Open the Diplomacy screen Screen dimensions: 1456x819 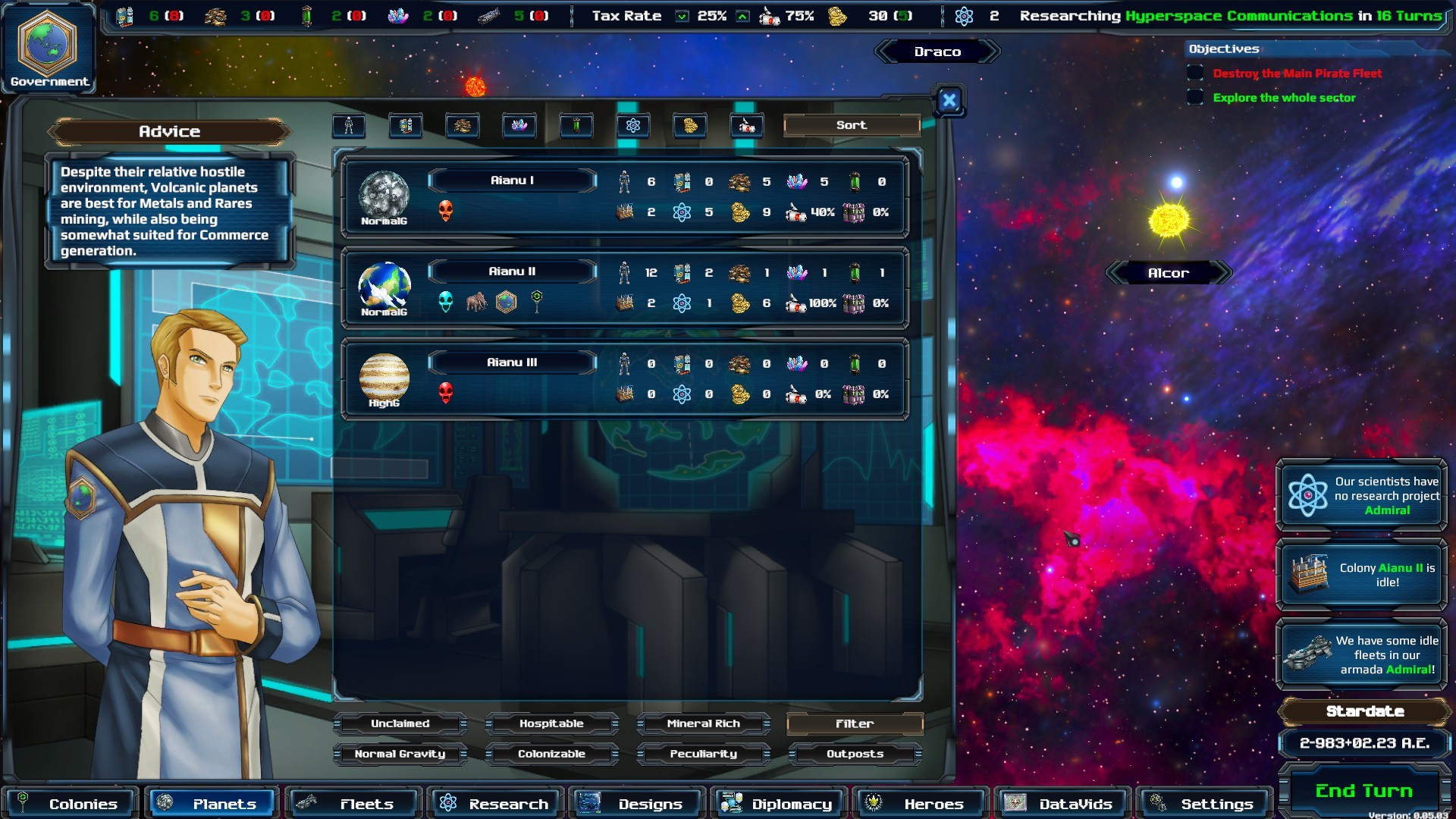point(778,803)
